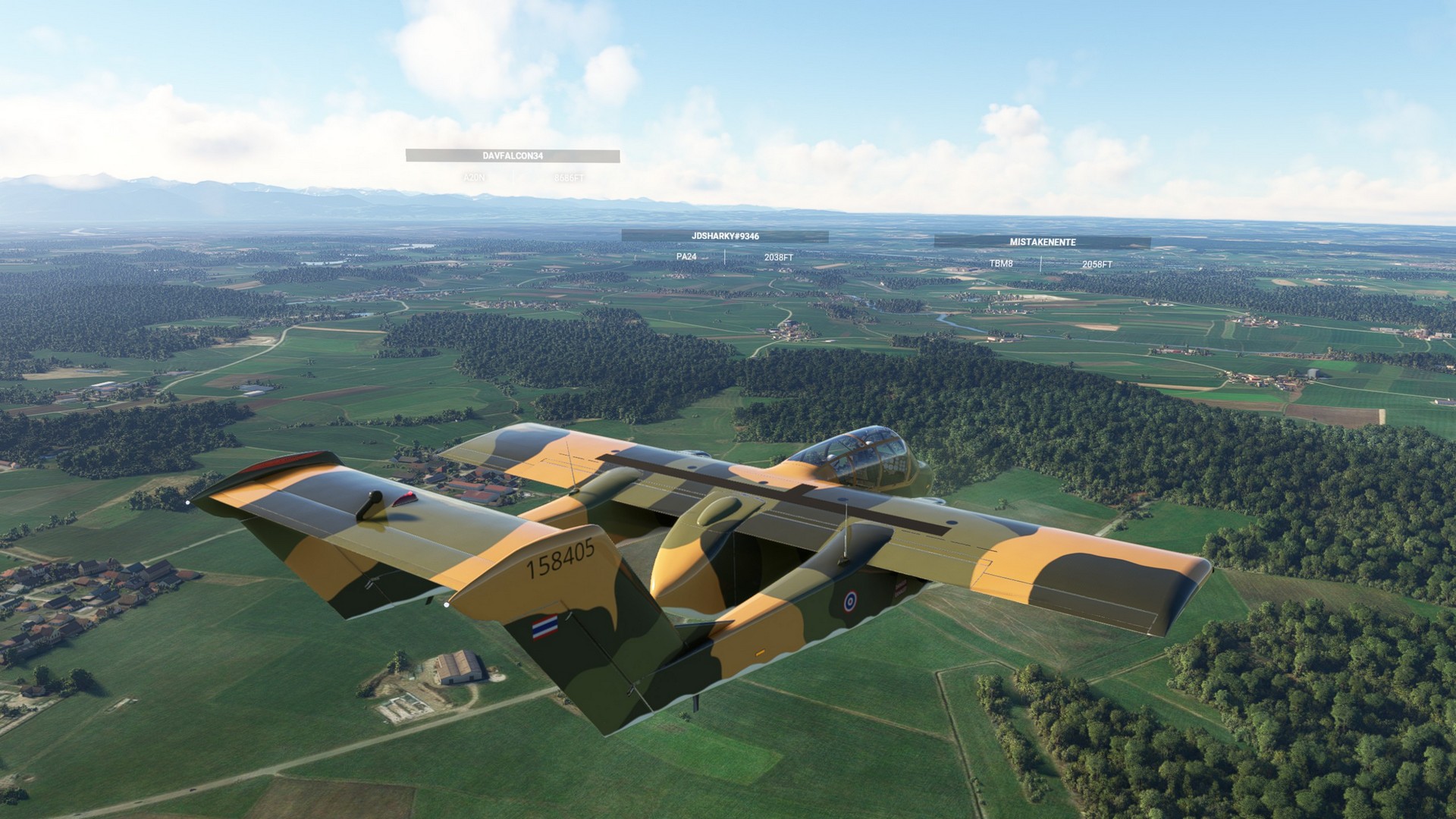Click the JDSHARKY#9346 player nameplate
The image size is (1456, 819).
tap(725, 236)
